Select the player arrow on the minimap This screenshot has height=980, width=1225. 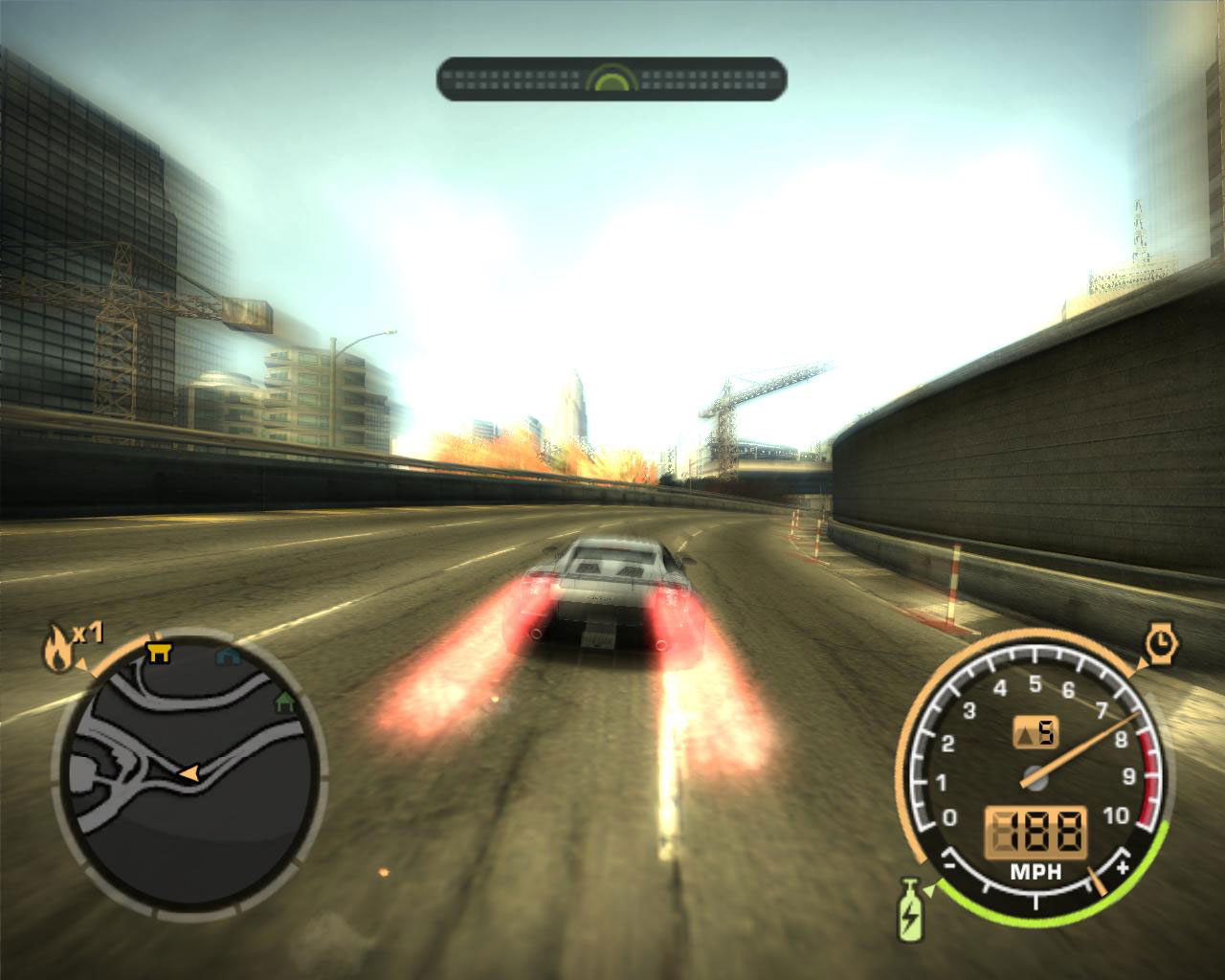pos(188,773)
